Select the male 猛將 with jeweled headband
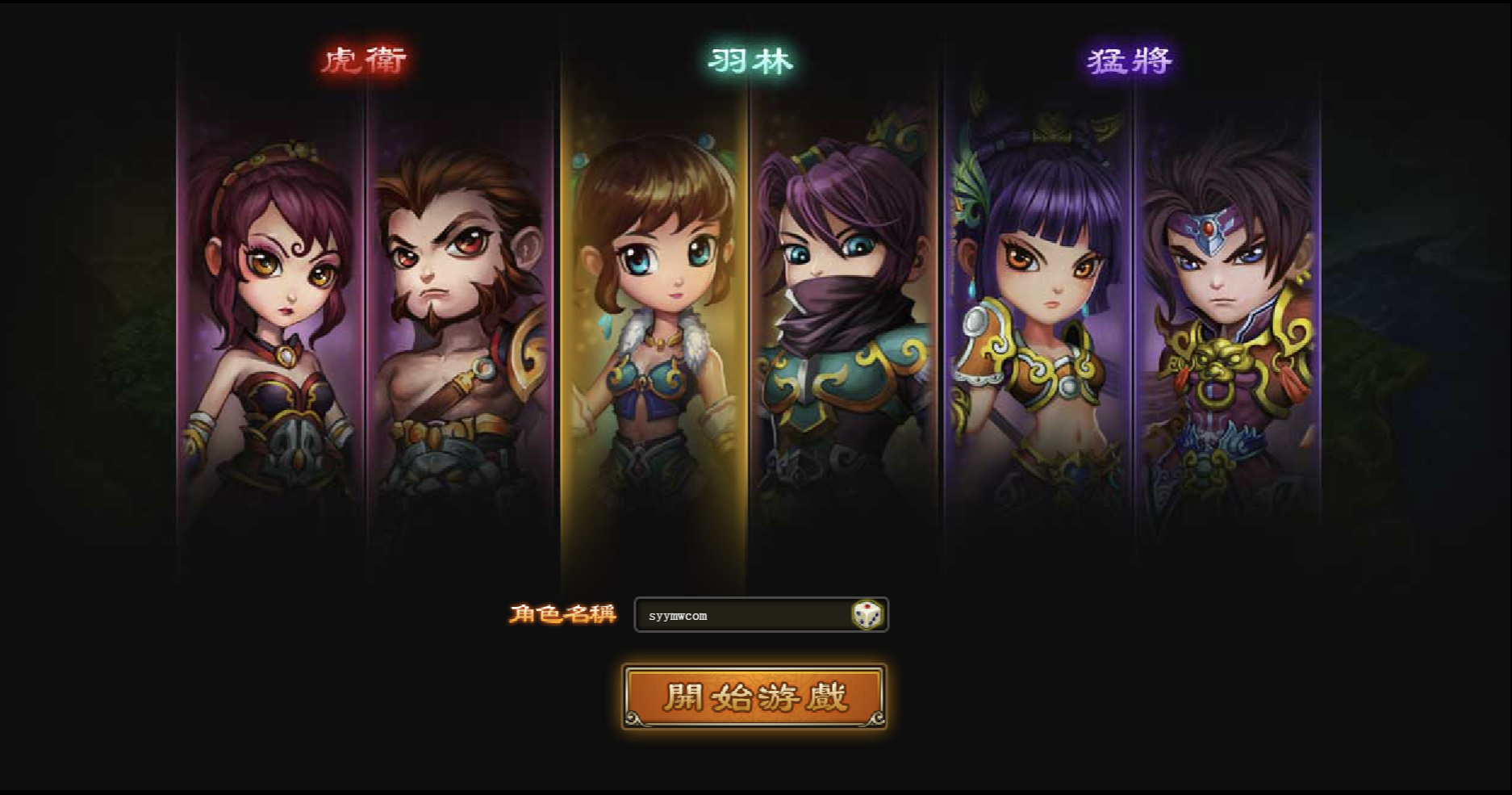1512x795 pixels. point(1227,323)
